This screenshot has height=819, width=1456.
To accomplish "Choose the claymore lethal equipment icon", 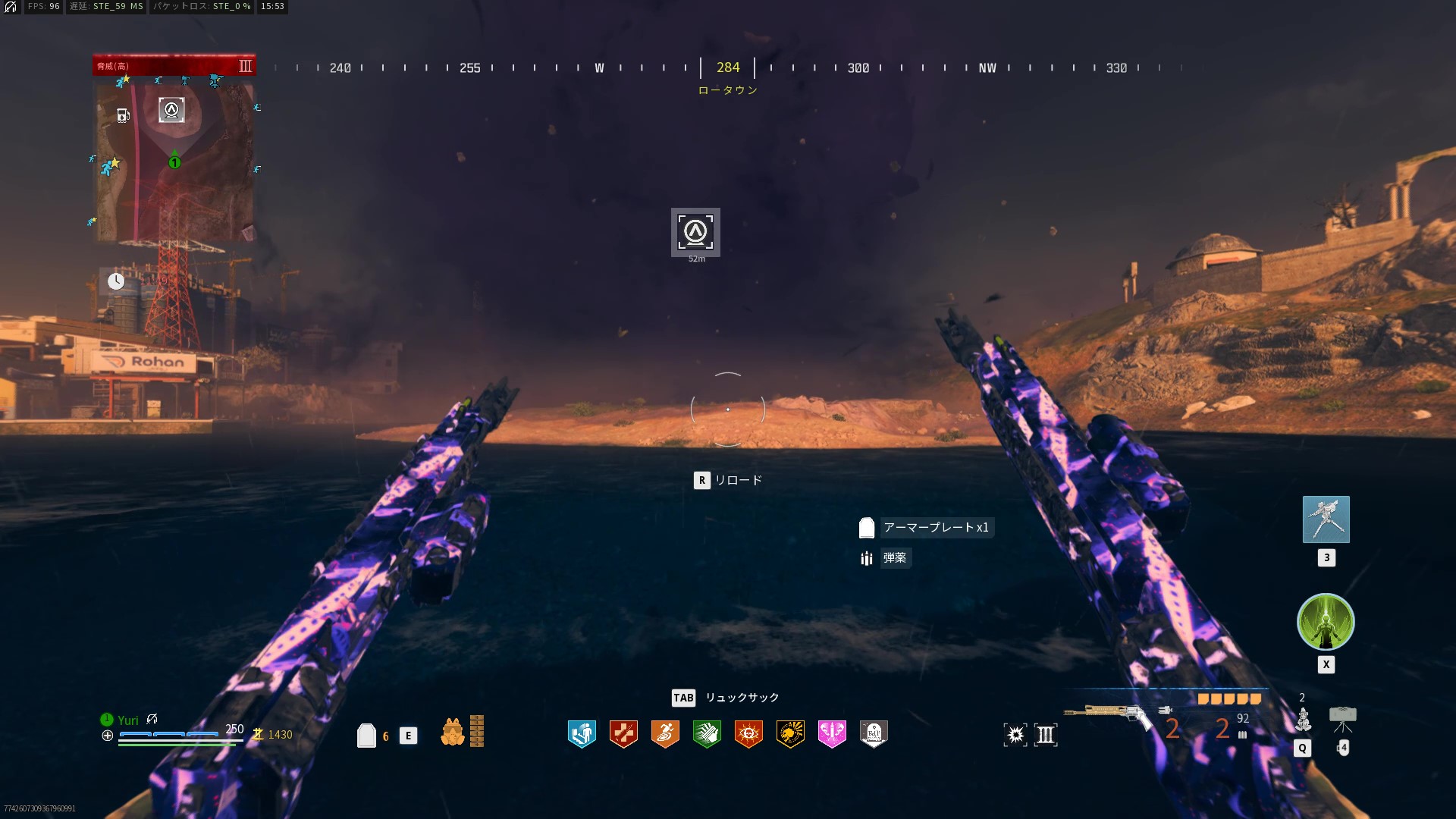I will 1342,717.
